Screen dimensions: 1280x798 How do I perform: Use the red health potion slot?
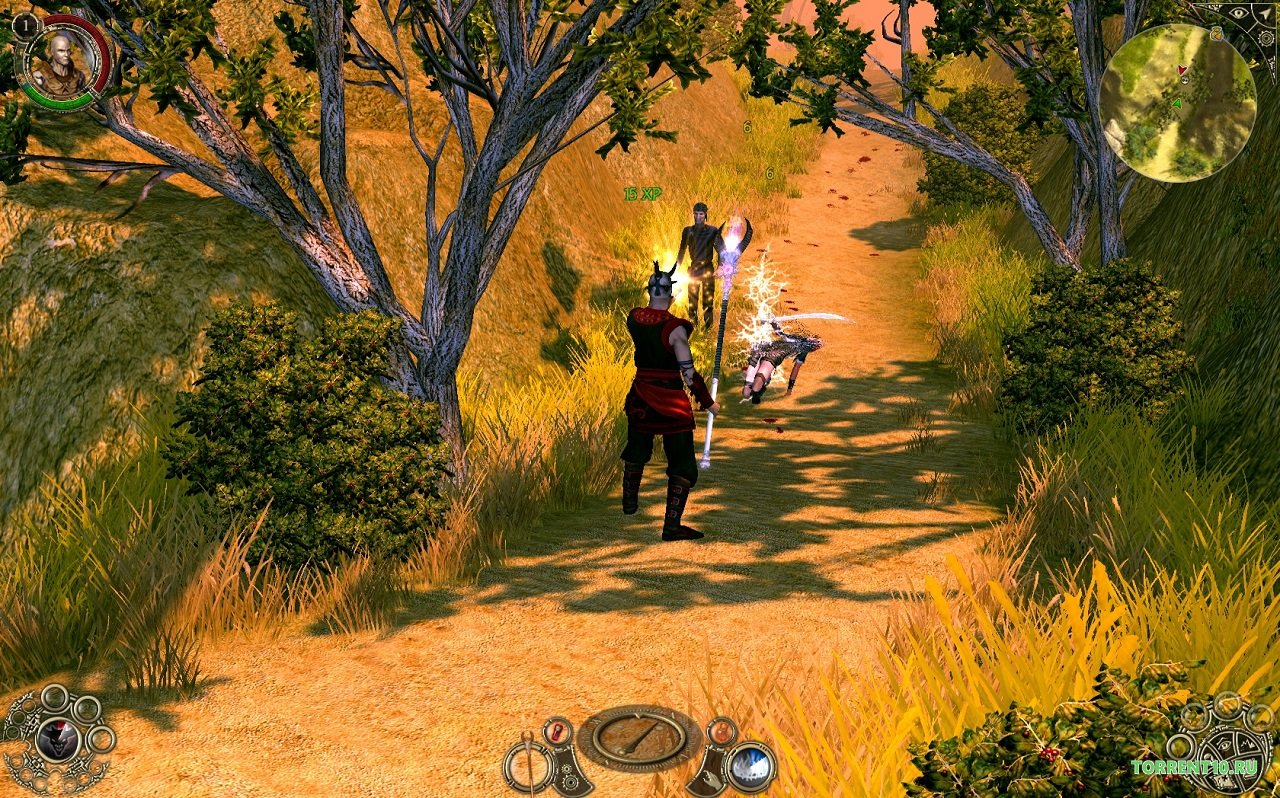(558, 732)
